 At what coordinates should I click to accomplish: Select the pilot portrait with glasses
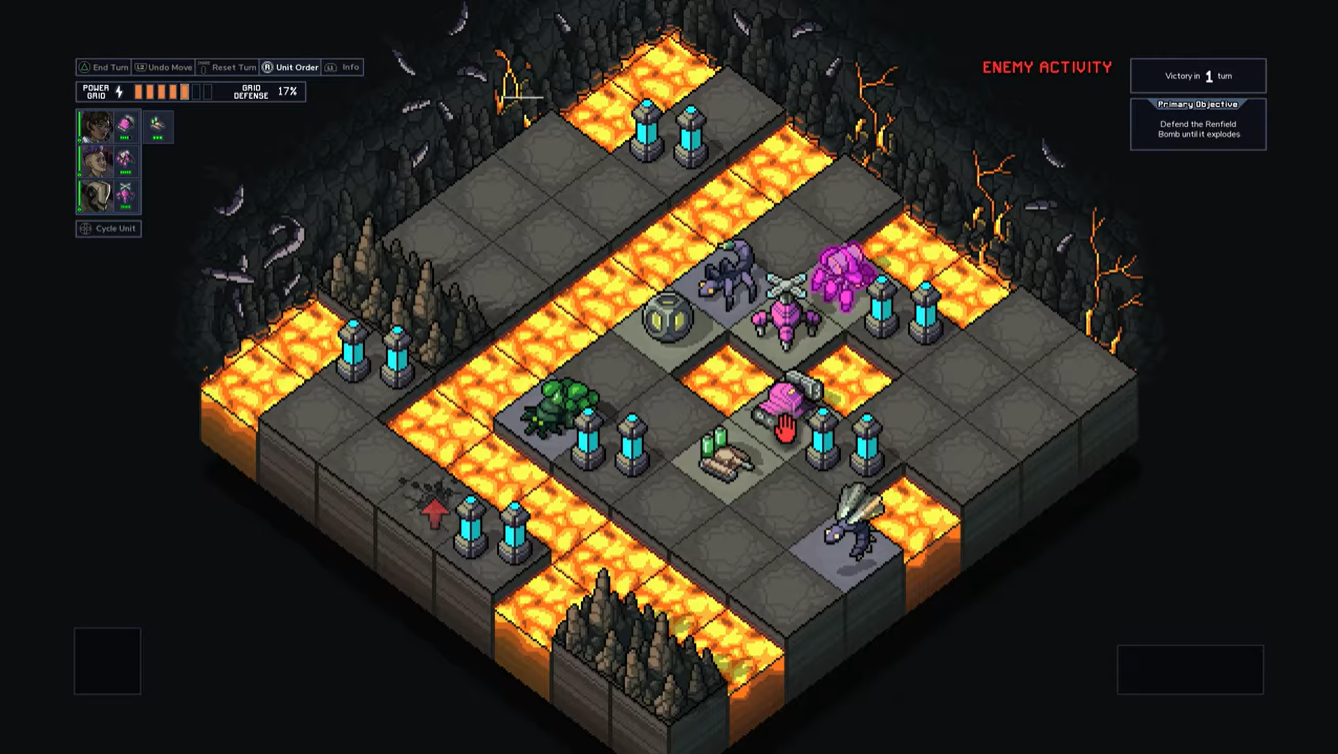pos(97,126)
